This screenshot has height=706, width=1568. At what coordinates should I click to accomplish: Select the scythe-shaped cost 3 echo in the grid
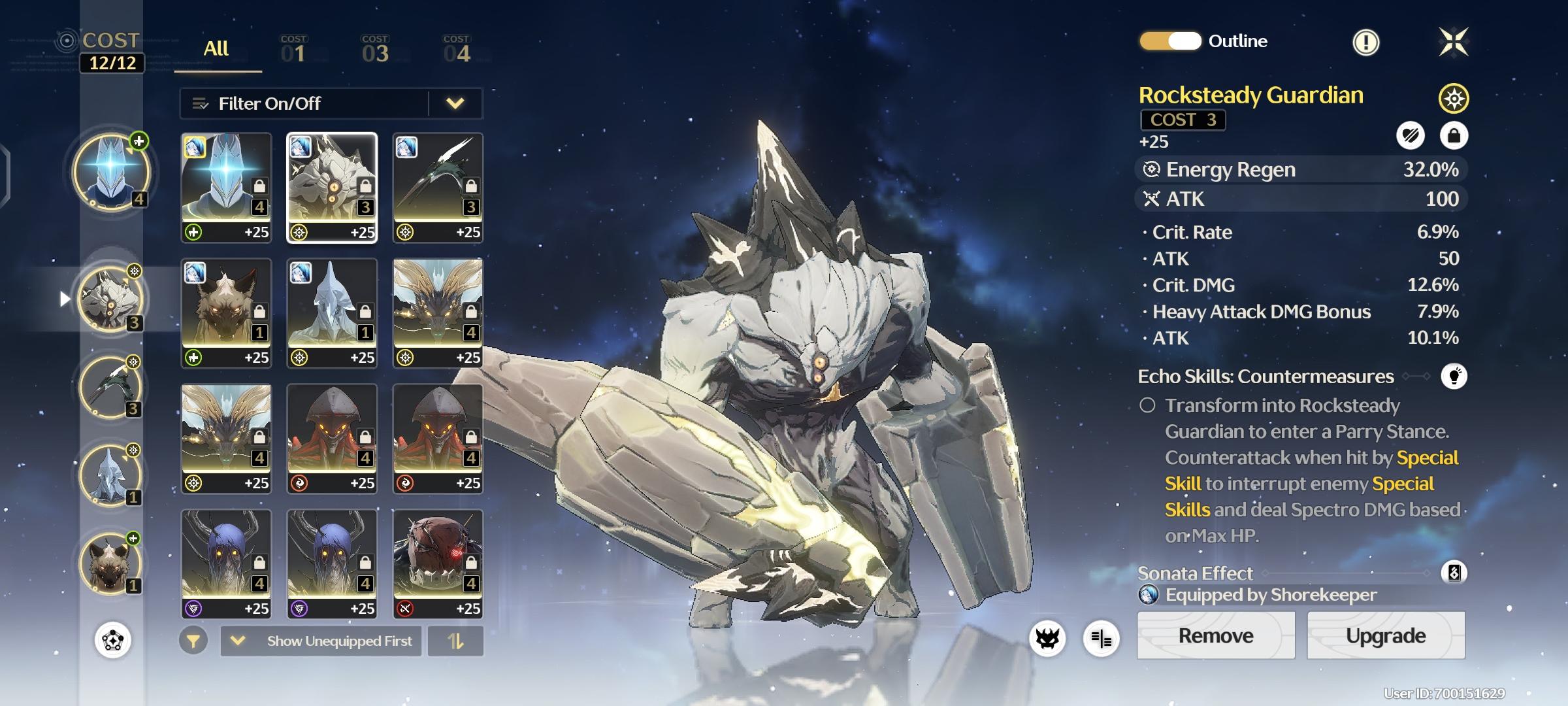pos(438,188)
